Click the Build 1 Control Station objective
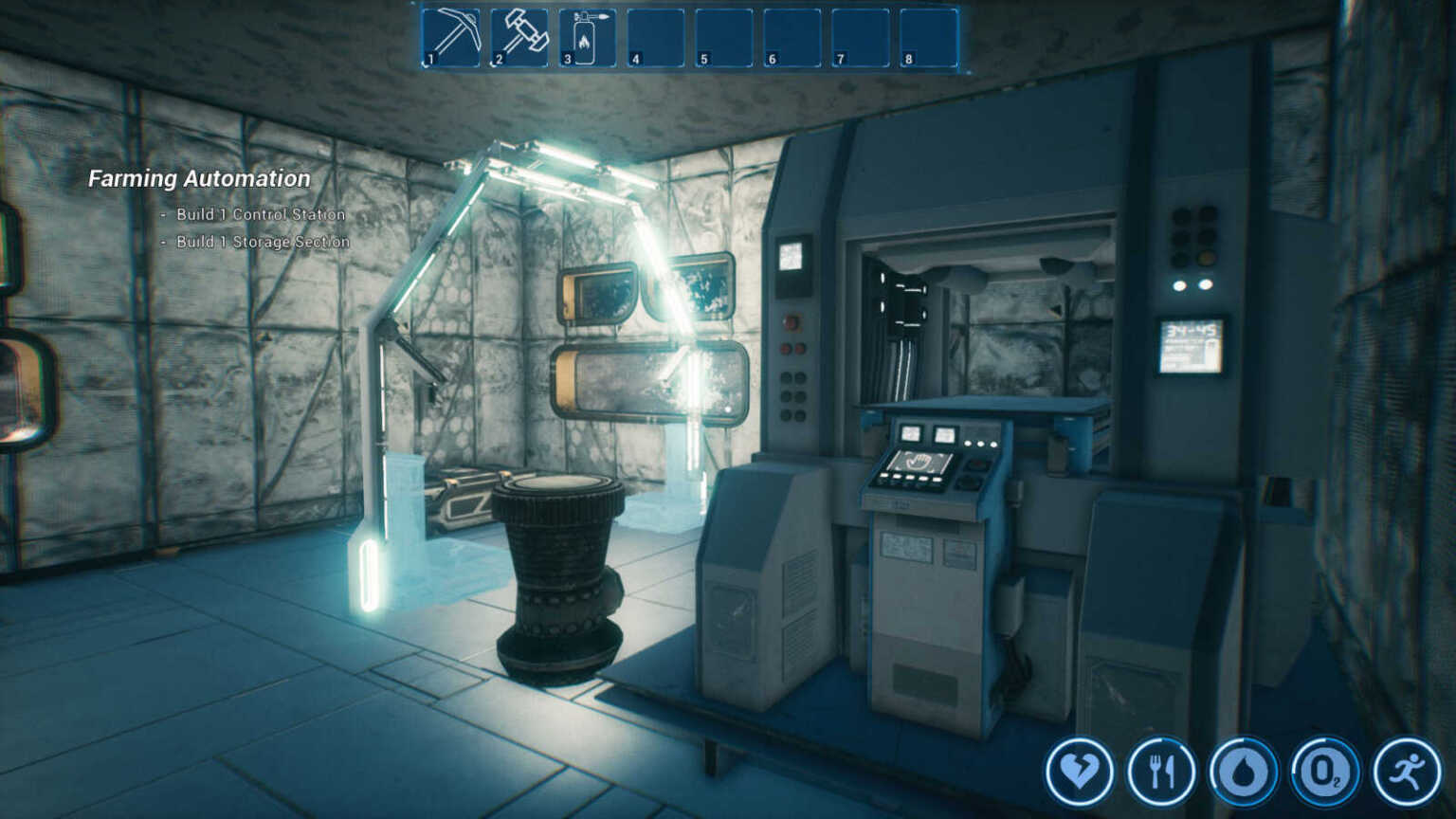The image size is (1456, 819). coord(259,214)
